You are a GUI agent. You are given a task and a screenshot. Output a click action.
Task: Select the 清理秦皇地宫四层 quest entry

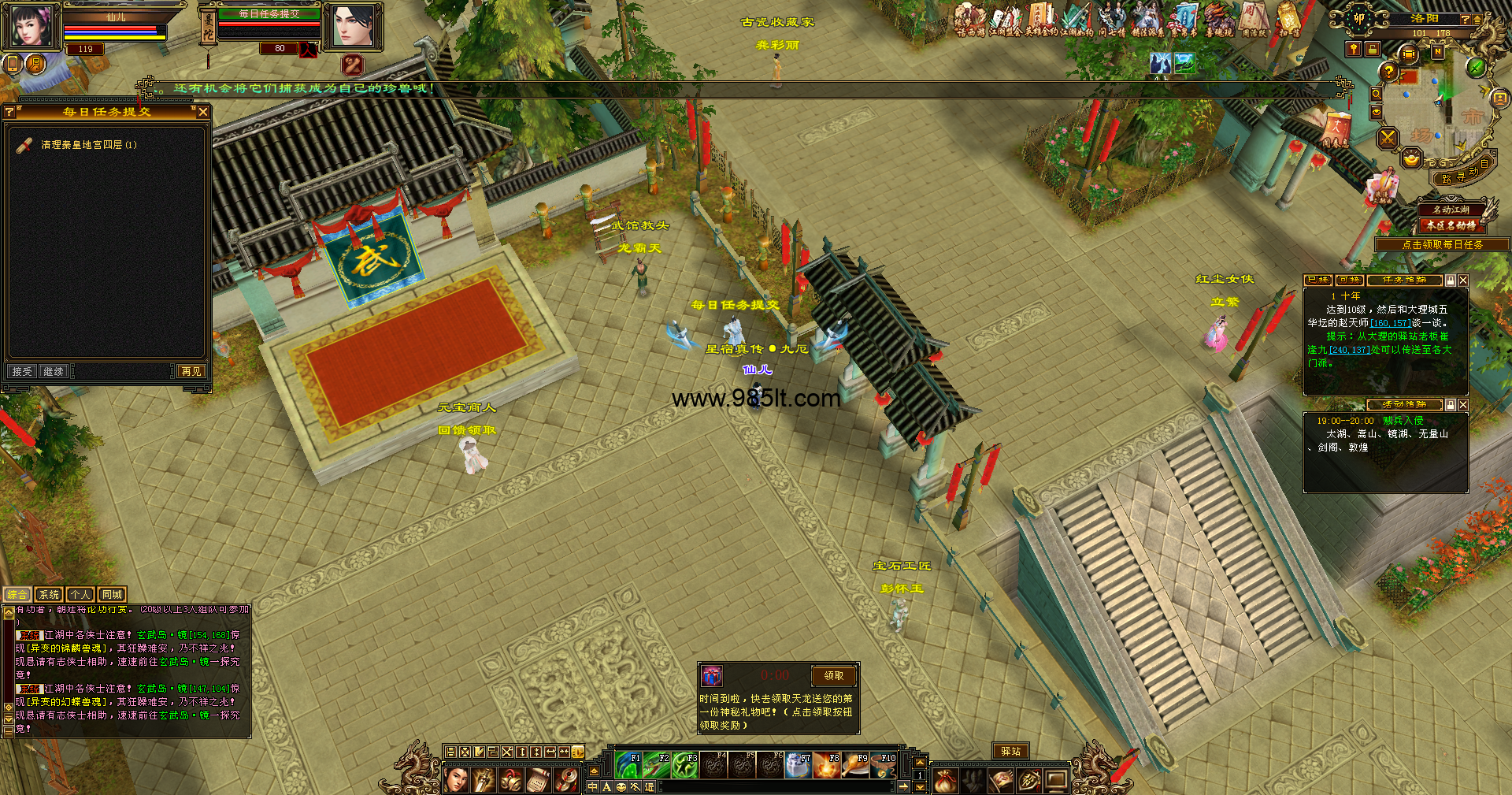point(88,145)
